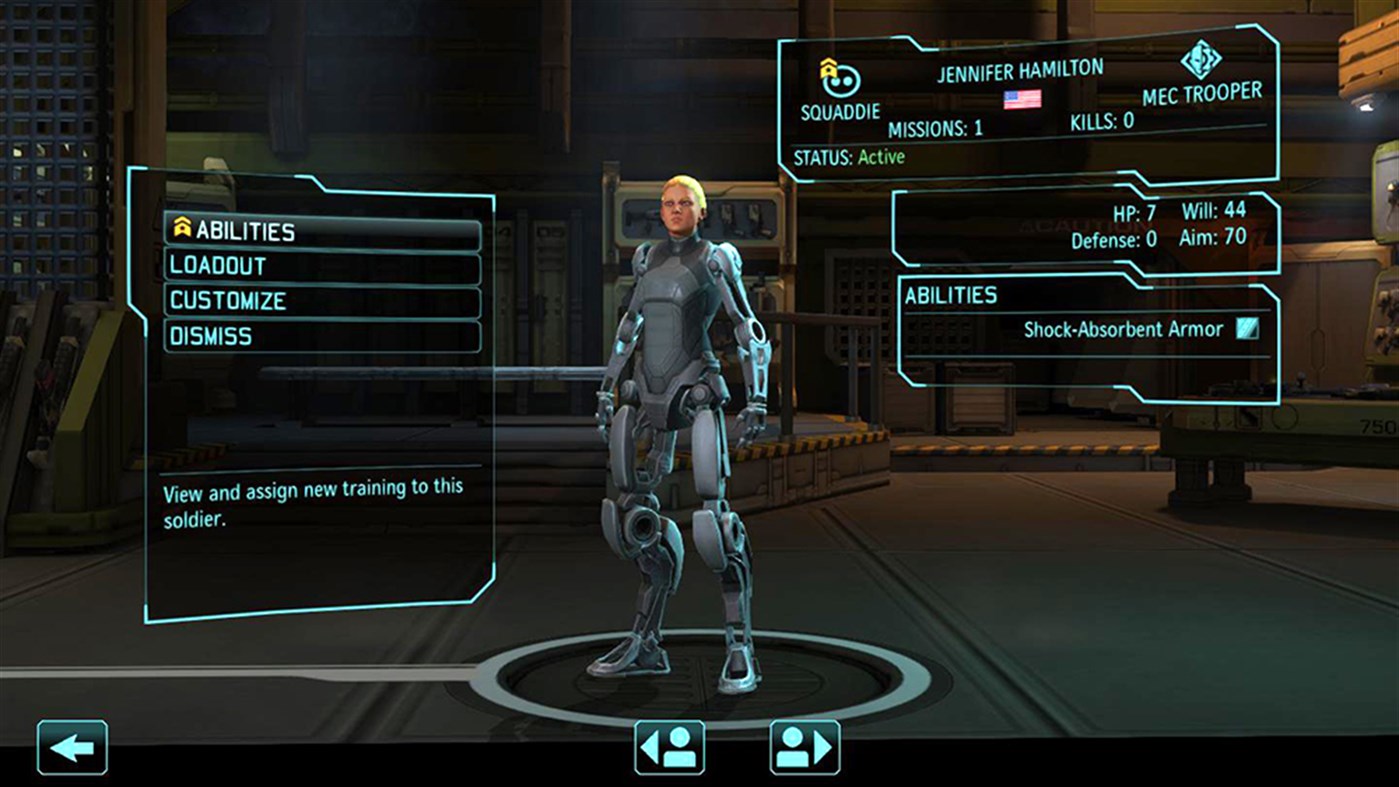Click the American flag beside Jennifer Hamilton
Screen dimensions: 1399x787
coord(1019,99)
